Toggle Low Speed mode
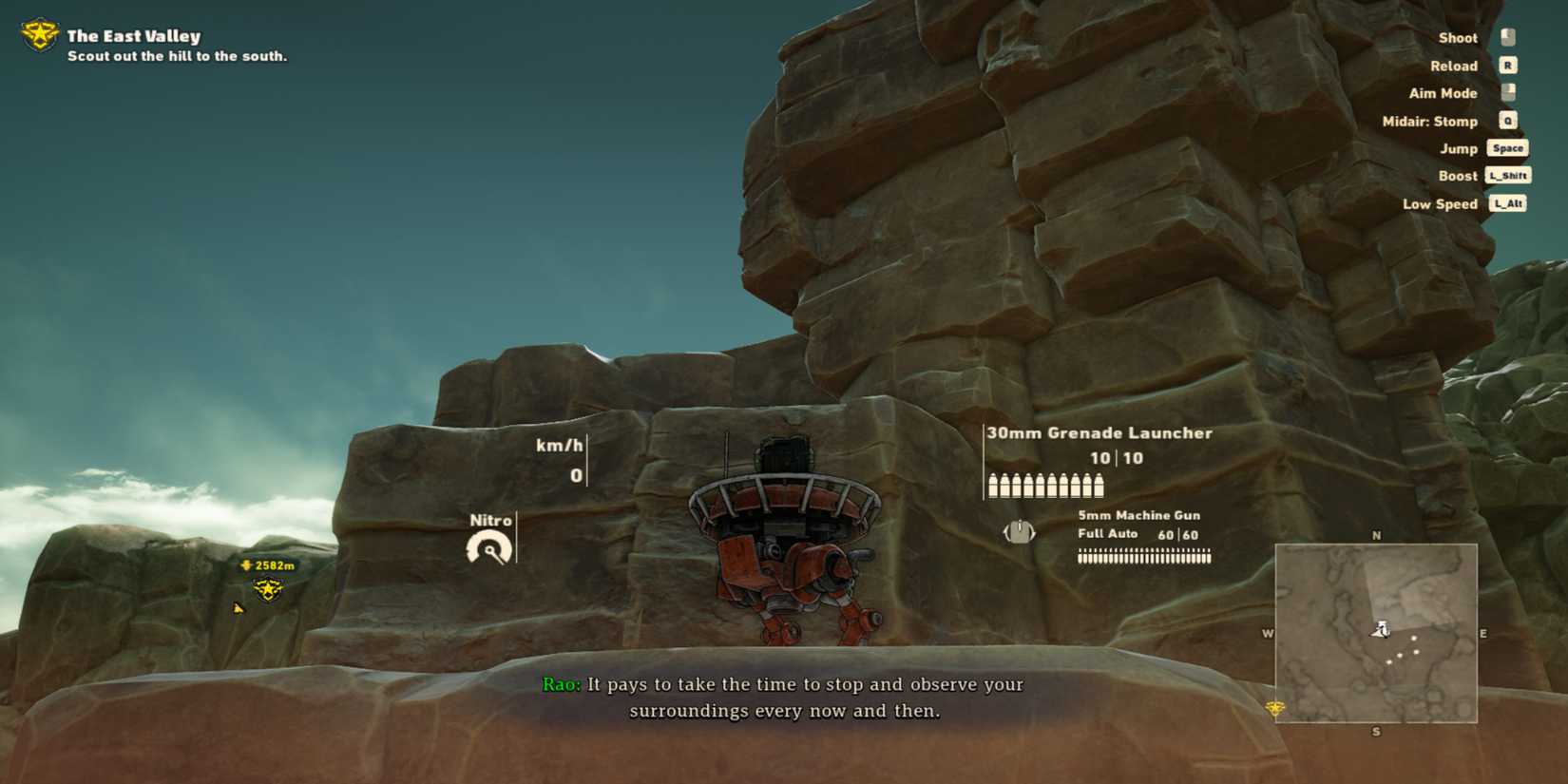The height and width of the screenshot is (784, 1568). pos(1508,203)
